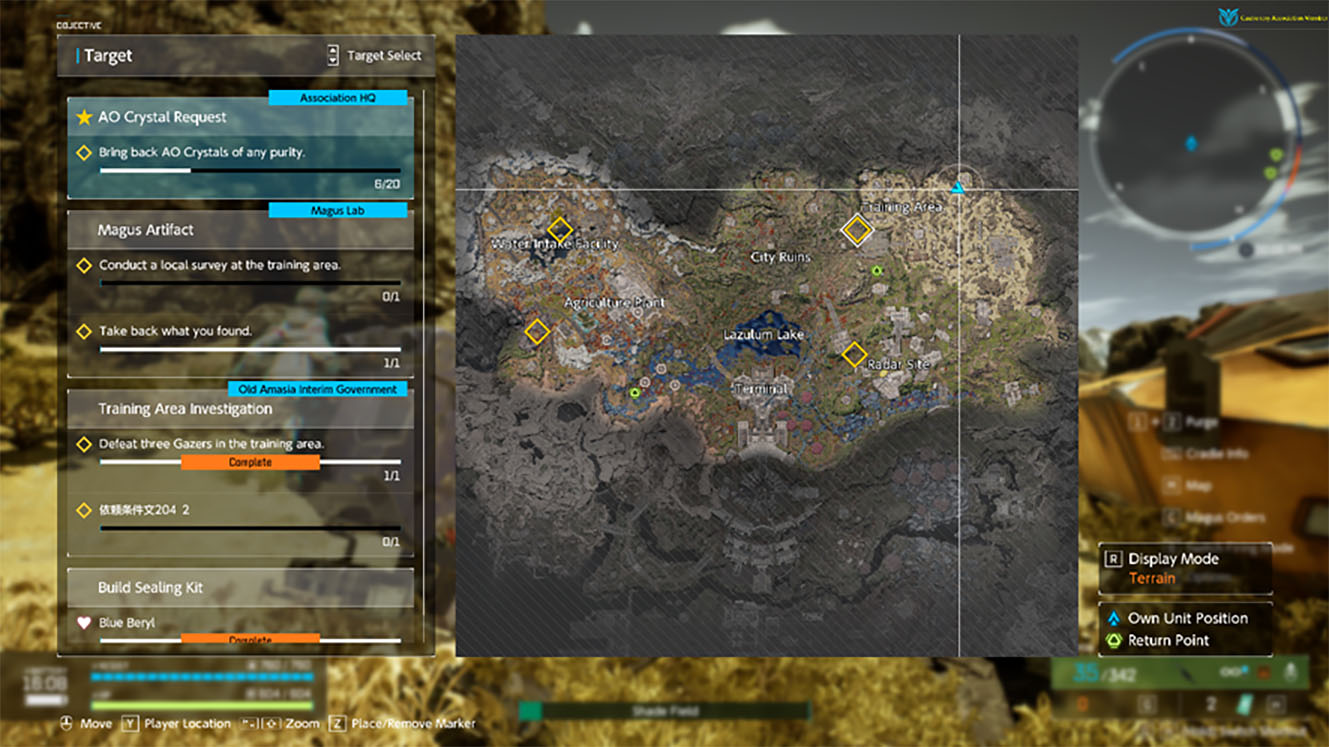Click the Water Intake Facility quest marker

560,229
